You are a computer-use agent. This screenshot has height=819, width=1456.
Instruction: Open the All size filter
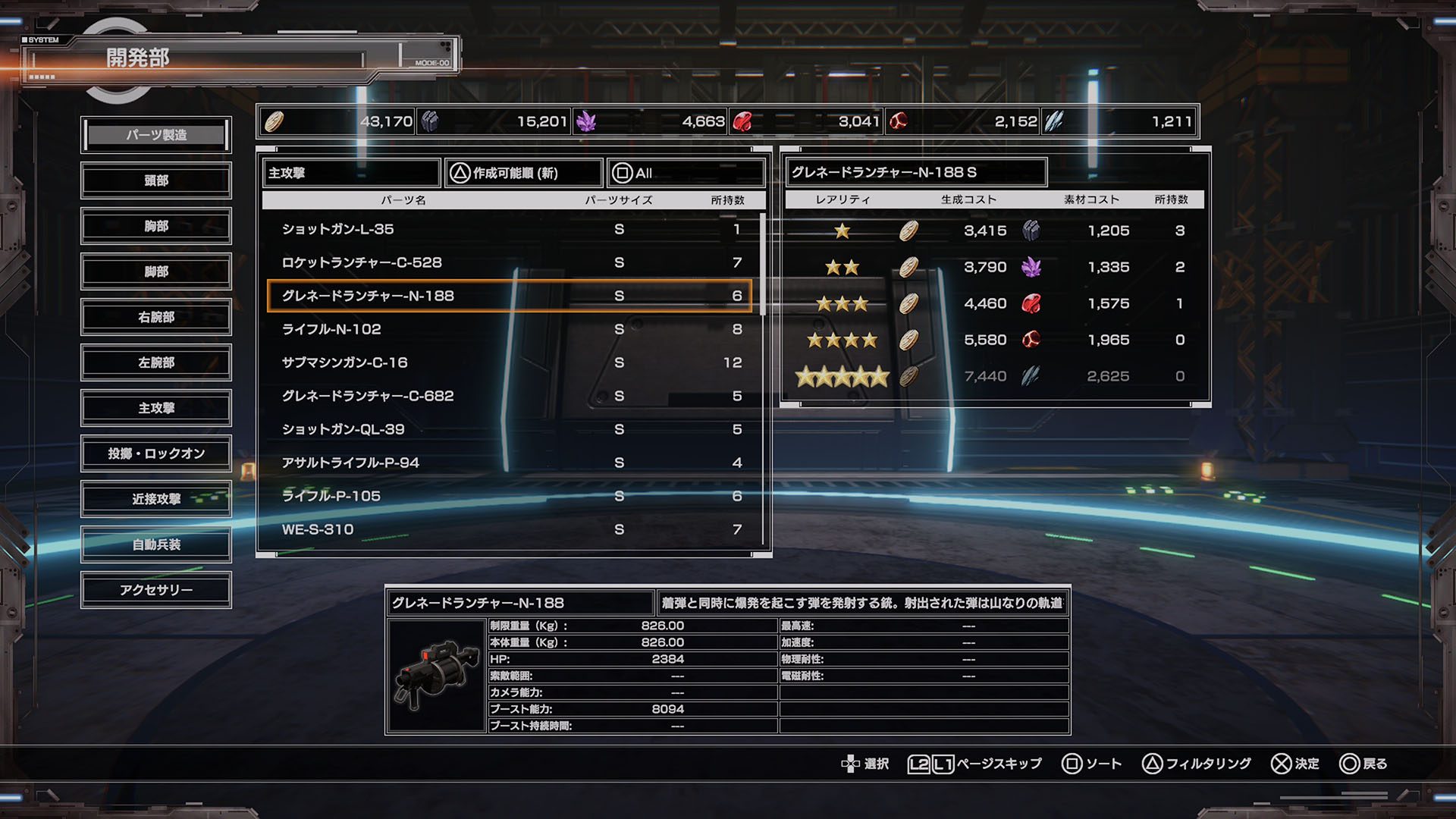[x=686, y=173]
